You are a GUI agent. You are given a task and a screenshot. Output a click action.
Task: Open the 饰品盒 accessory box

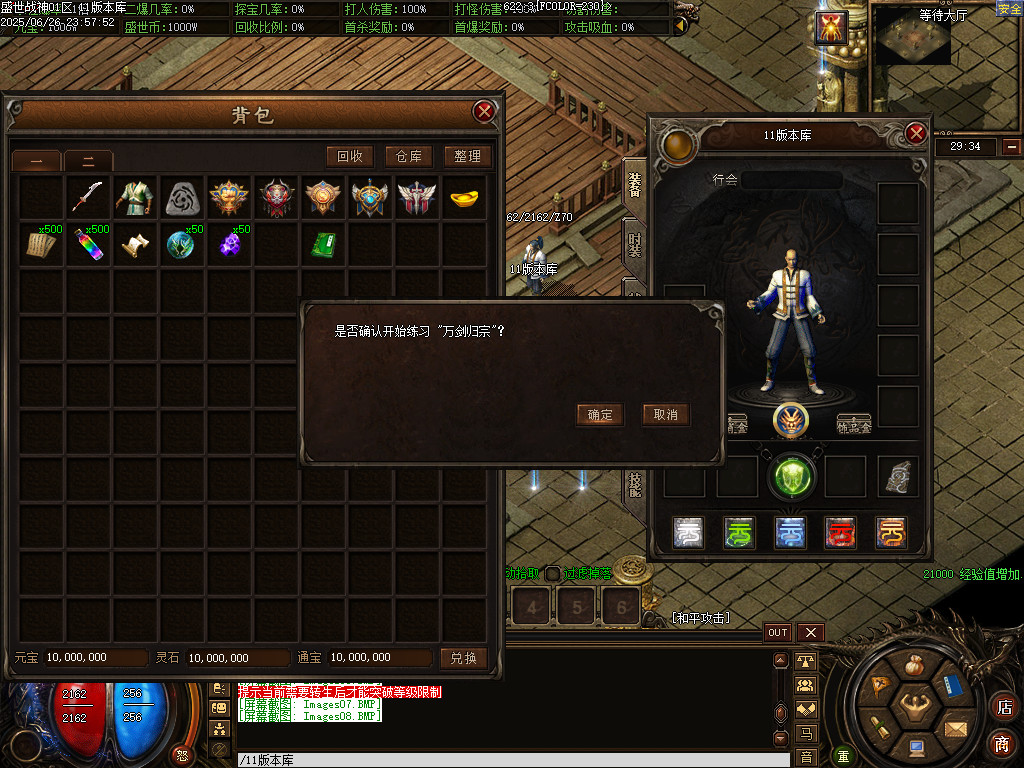[x=853, y=424]
